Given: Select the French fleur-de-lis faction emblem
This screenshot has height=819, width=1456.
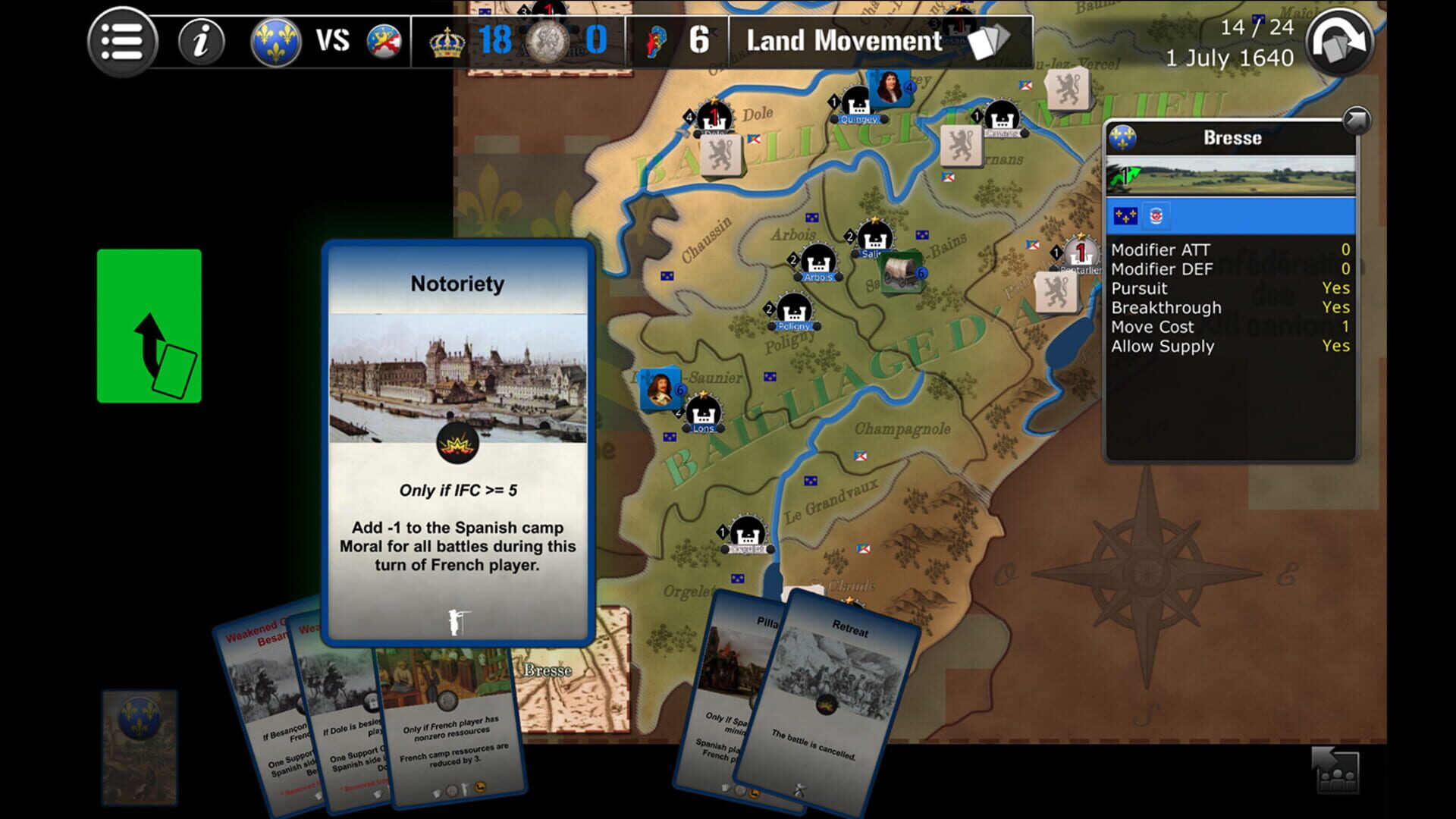Looking at the screenshot, I should click(278, 42).
